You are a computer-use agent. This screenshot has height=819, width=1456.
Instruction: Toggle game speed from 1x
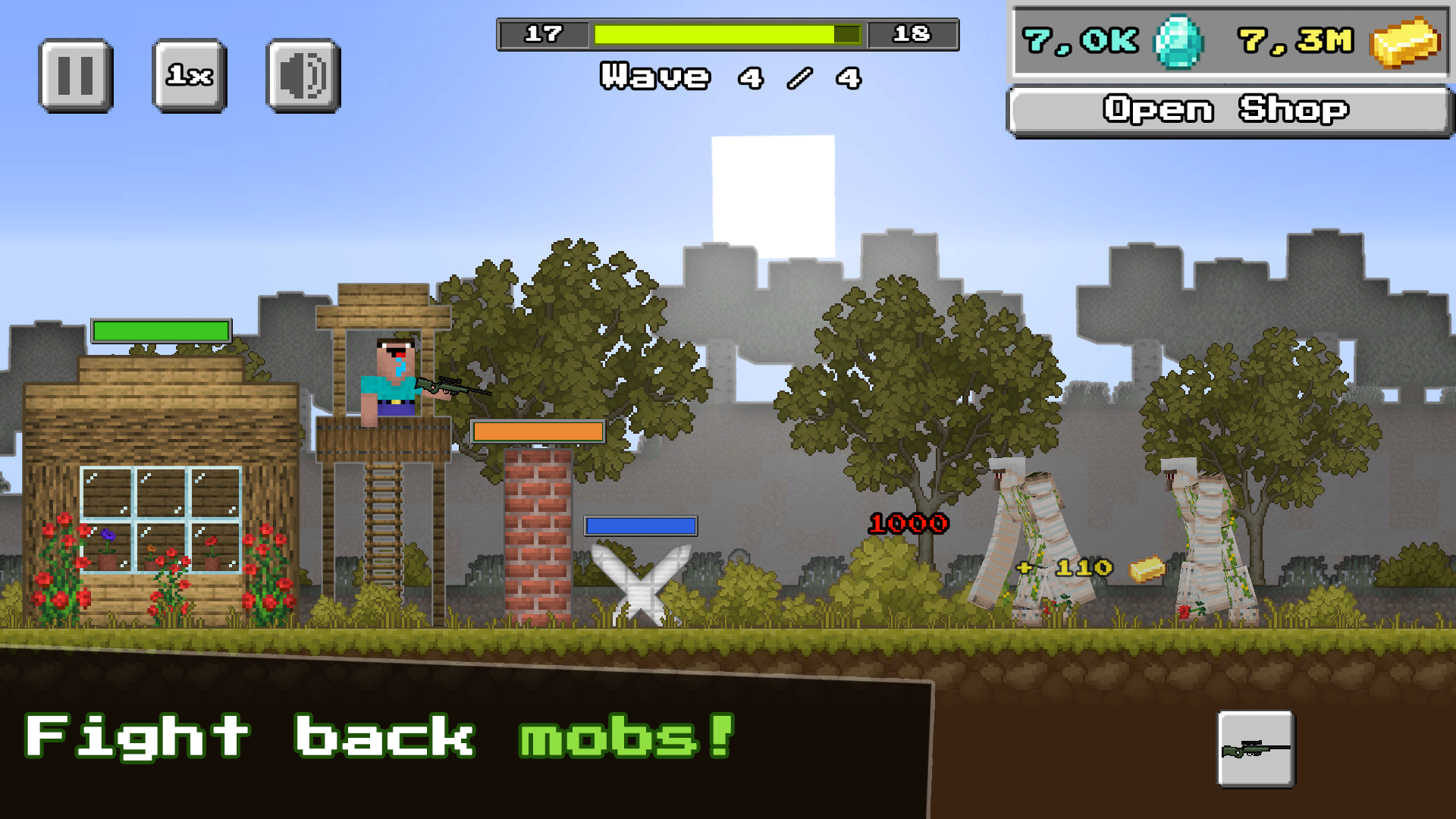[187, 76]
